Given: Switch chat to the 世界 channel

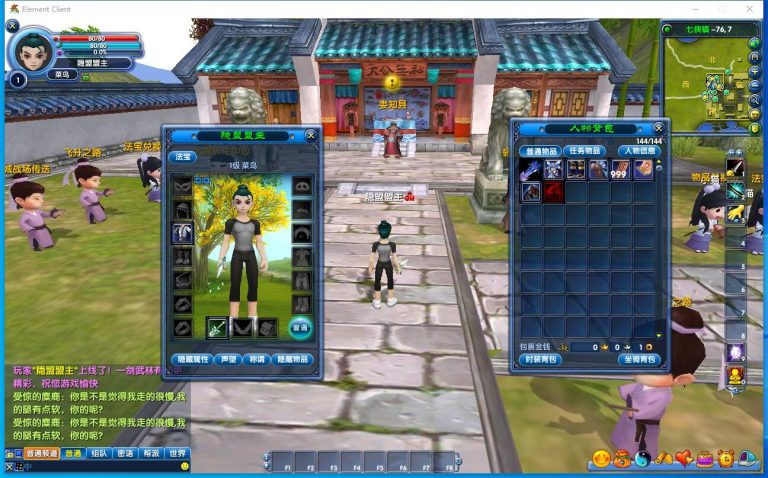Looking at the screenshot, I should pyautogui.click(x=177, y=453).
